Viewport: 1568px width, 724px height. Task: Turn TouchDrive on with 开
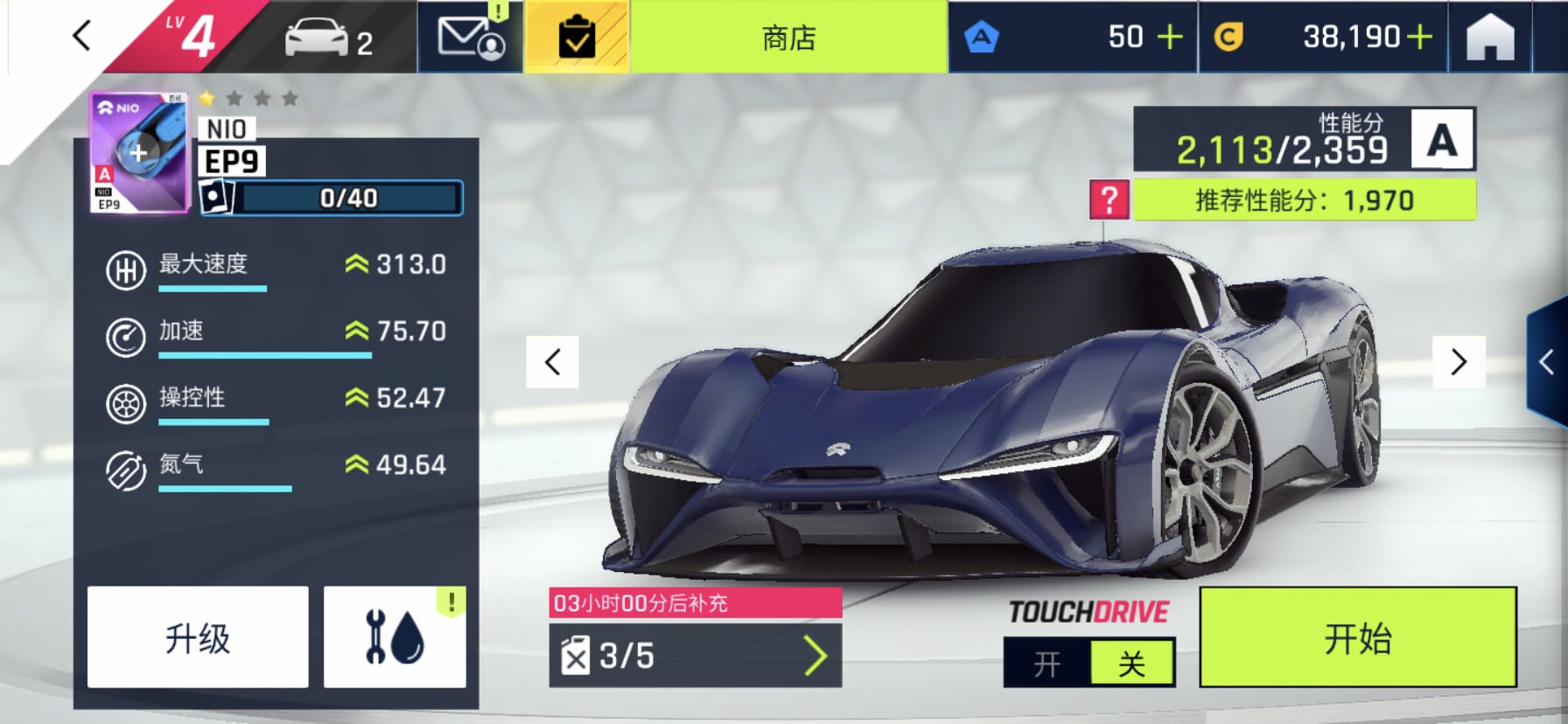[1047, 664]
